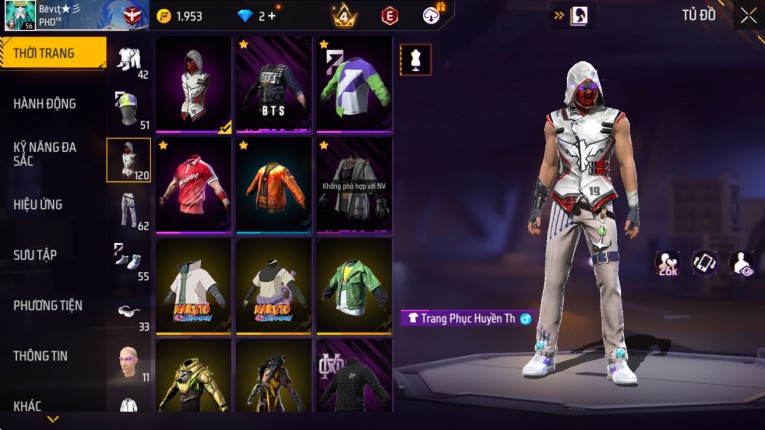The image size is (765, 430).
Task: Open the HIỆU ỨNG section
Action: (38, 204)
